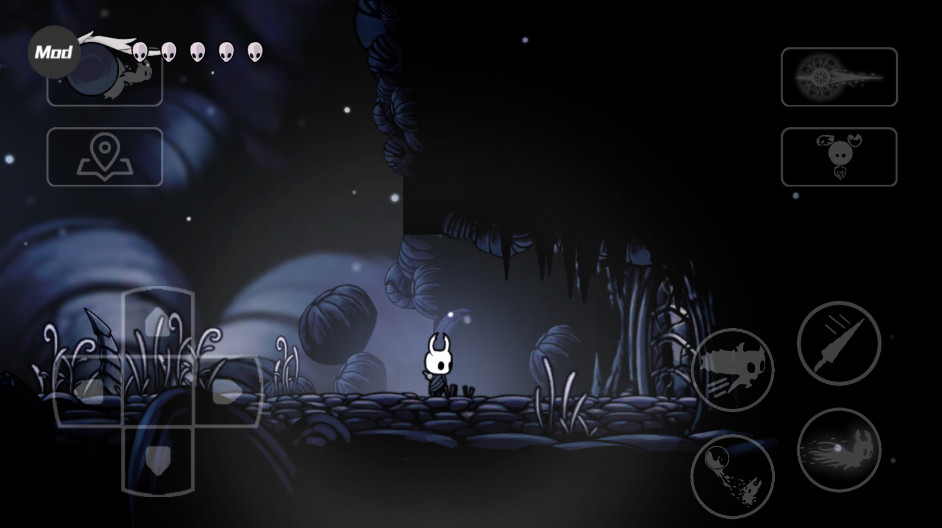Open the map with the pin button

click(104, 156)
